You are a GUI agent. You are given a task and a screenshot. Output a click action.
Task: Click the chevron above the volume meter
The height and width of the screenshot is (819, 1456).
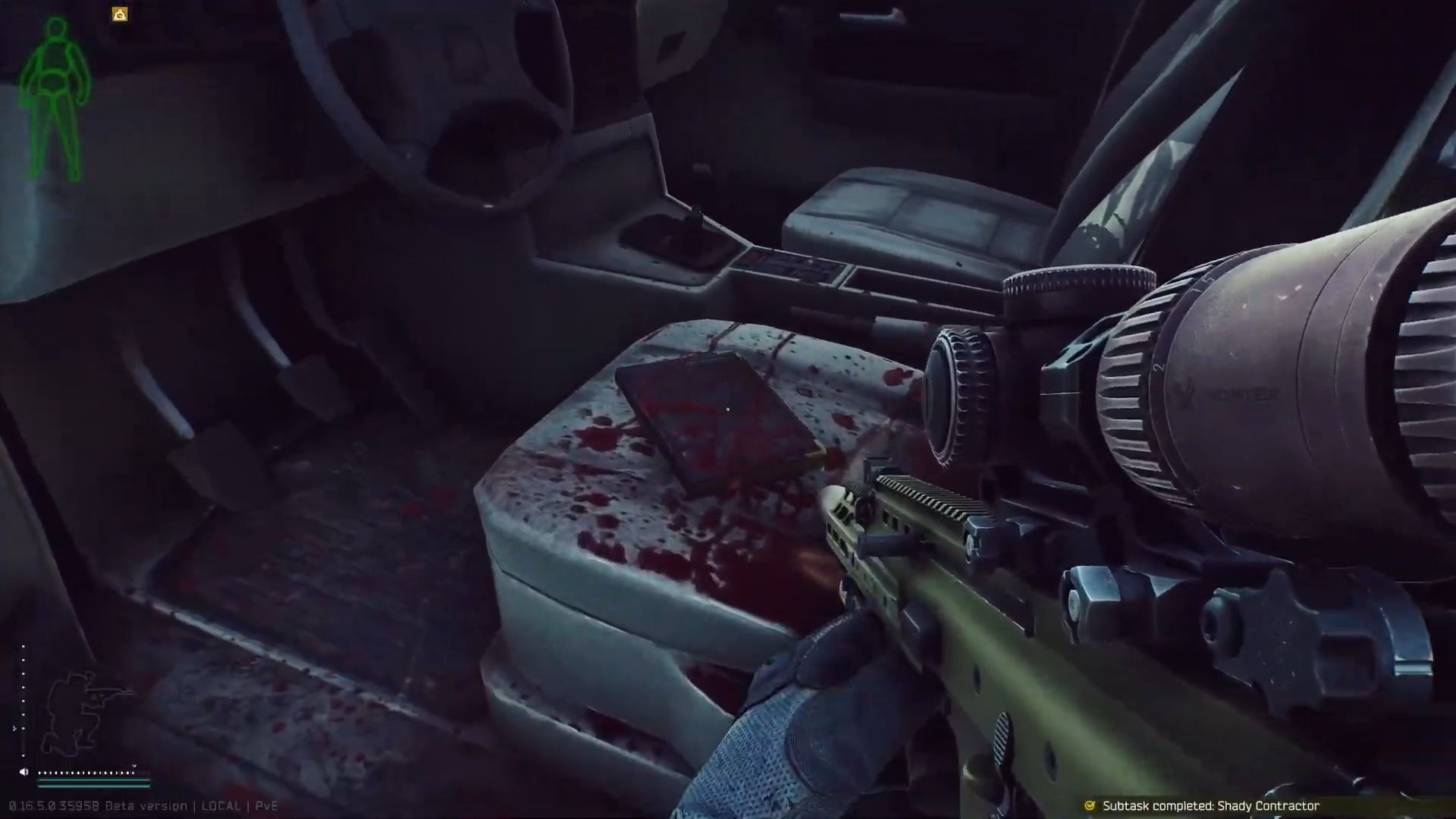pyautogui.click(x=134, y=766)
